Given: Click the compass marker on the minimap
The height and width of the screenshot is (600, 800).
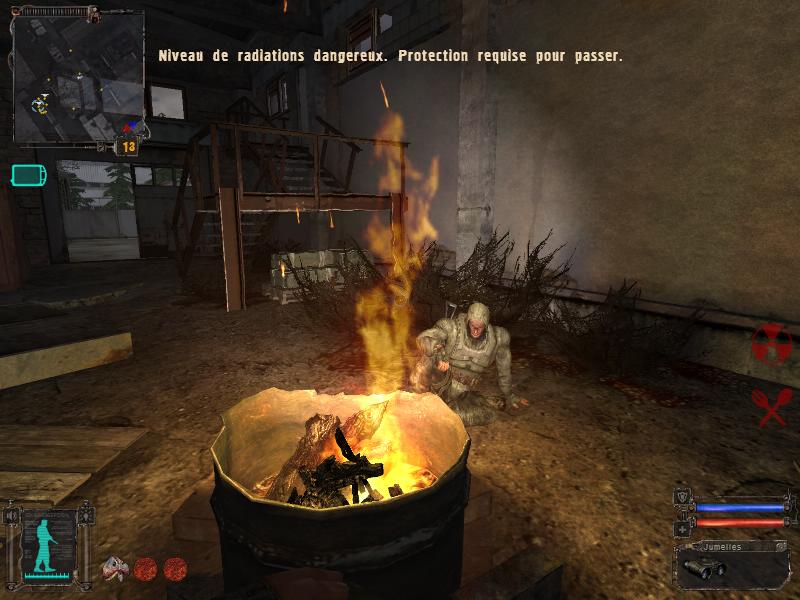Looking at the screenshot, I should click(x=131, y=127).
